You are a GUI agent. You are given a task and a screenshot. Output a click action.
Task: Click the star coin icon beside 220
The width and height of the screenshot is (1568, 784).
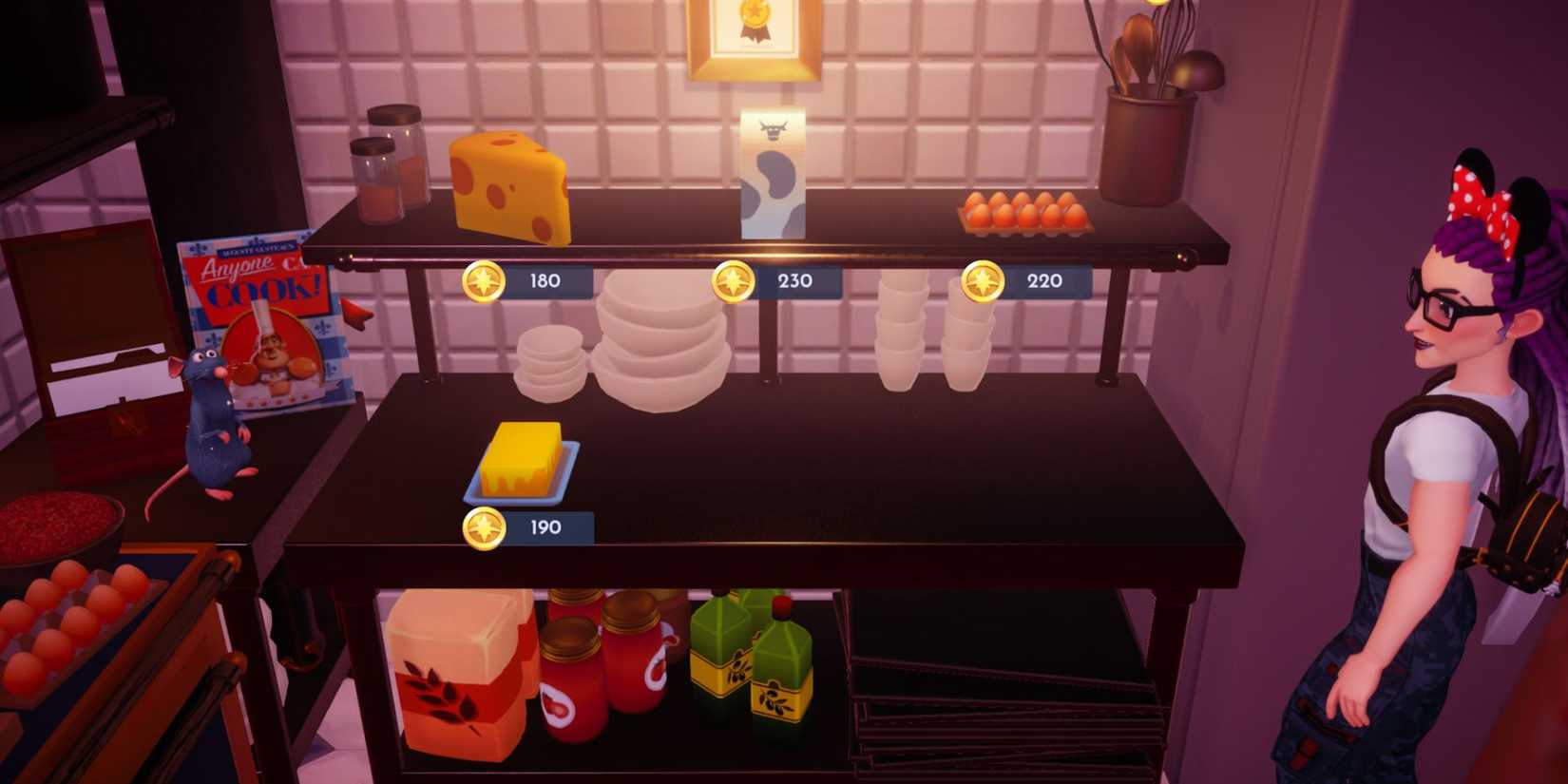coord(981,281)
